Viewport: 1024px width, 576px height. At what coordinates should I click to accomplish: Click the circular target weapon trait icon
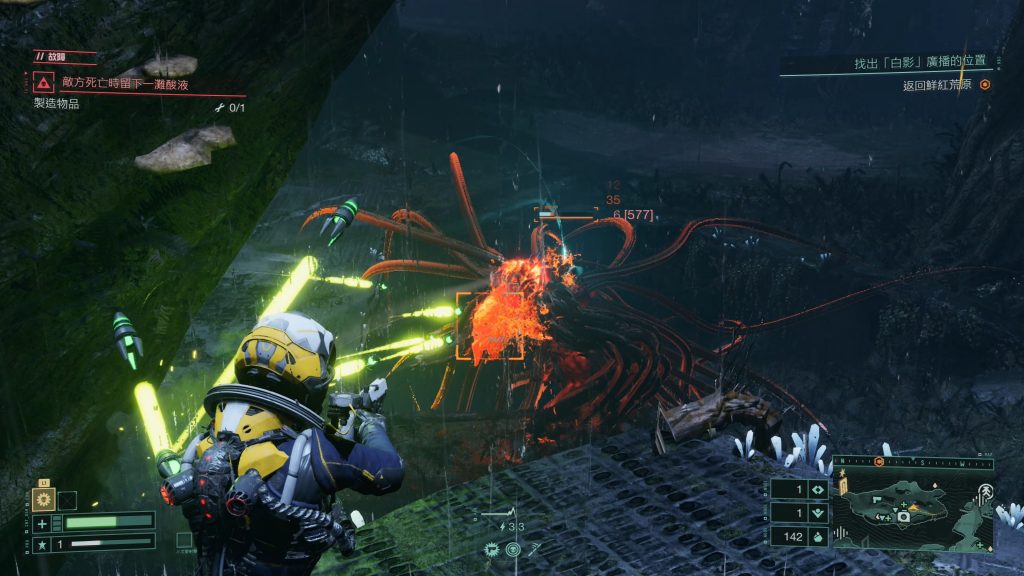click(513, 548)
